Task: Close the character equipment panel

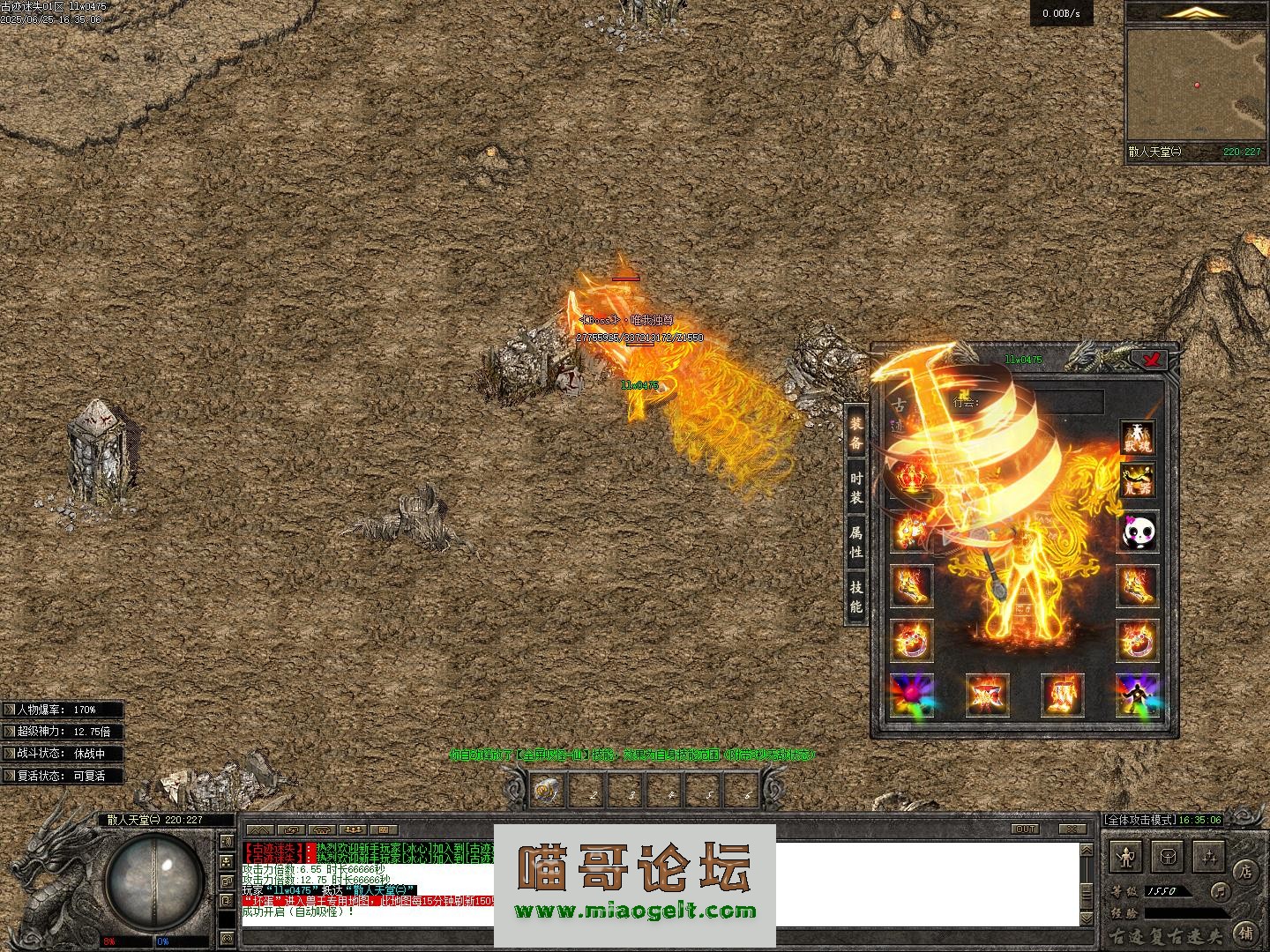Action: (1152, 359)
